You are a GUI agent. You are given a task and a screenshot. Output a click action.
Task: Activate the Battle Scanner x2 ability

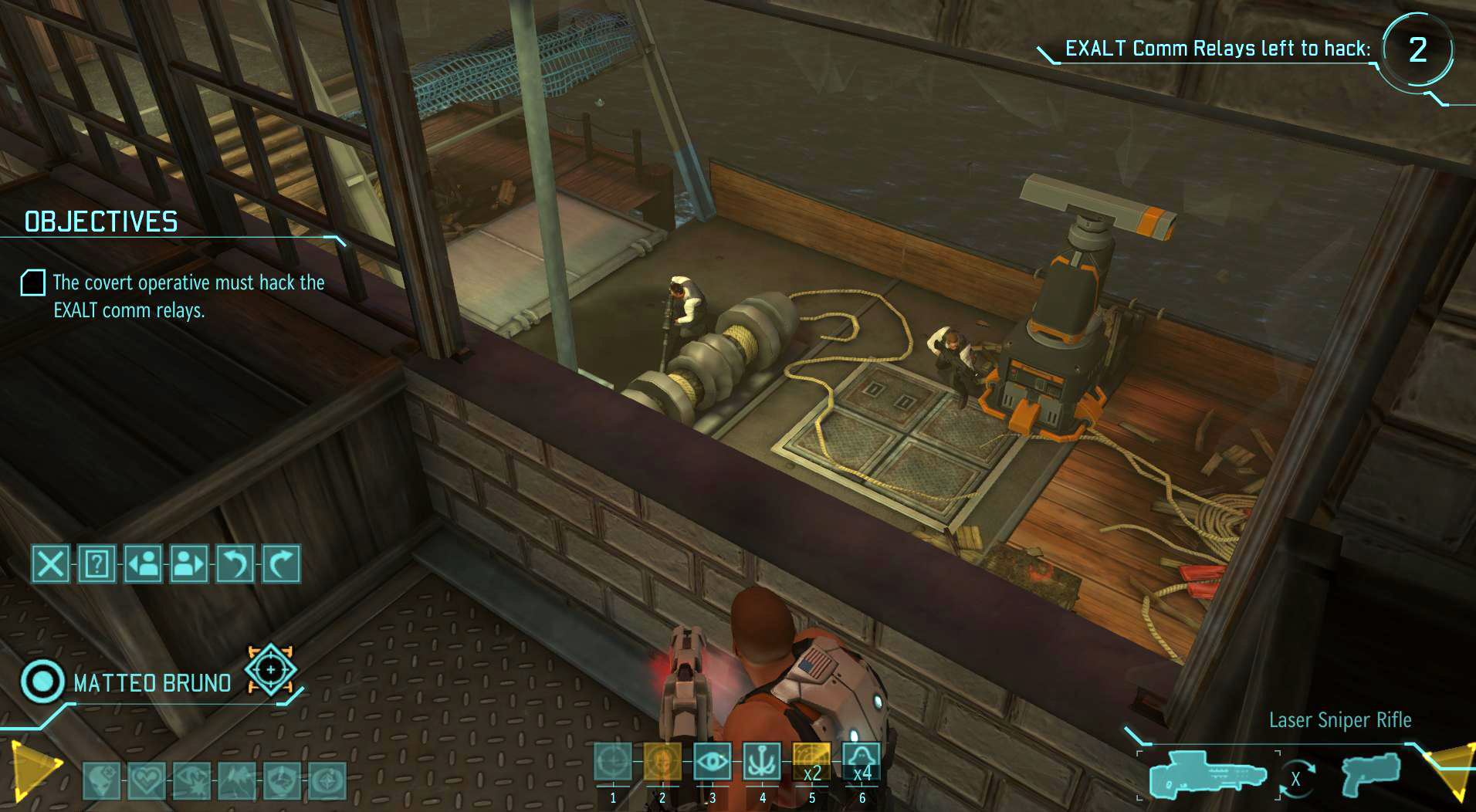[812, 760]
